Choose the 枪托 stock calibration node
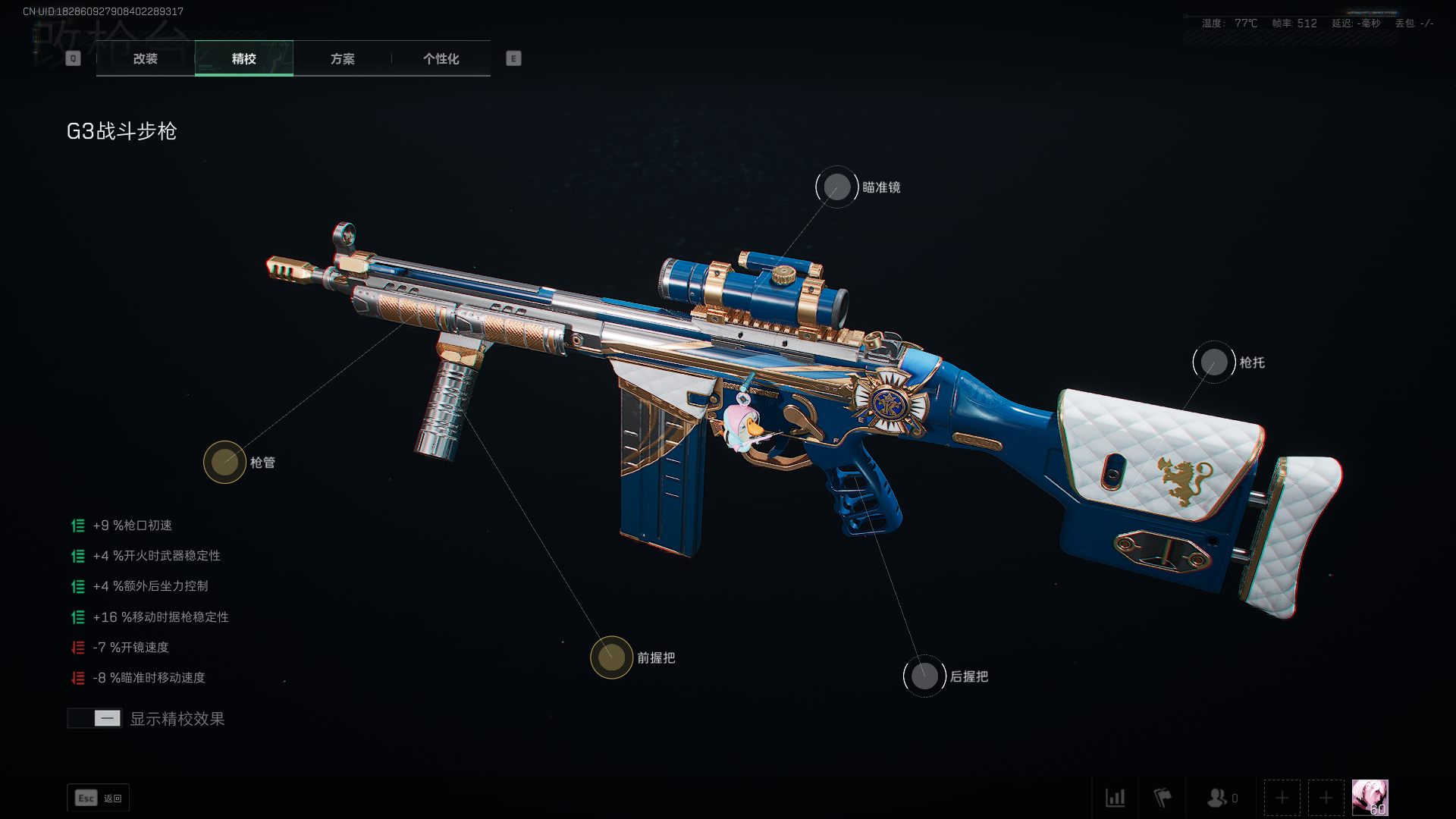The width and height of the screenshot is (1456, 819). coord(1214,362)
